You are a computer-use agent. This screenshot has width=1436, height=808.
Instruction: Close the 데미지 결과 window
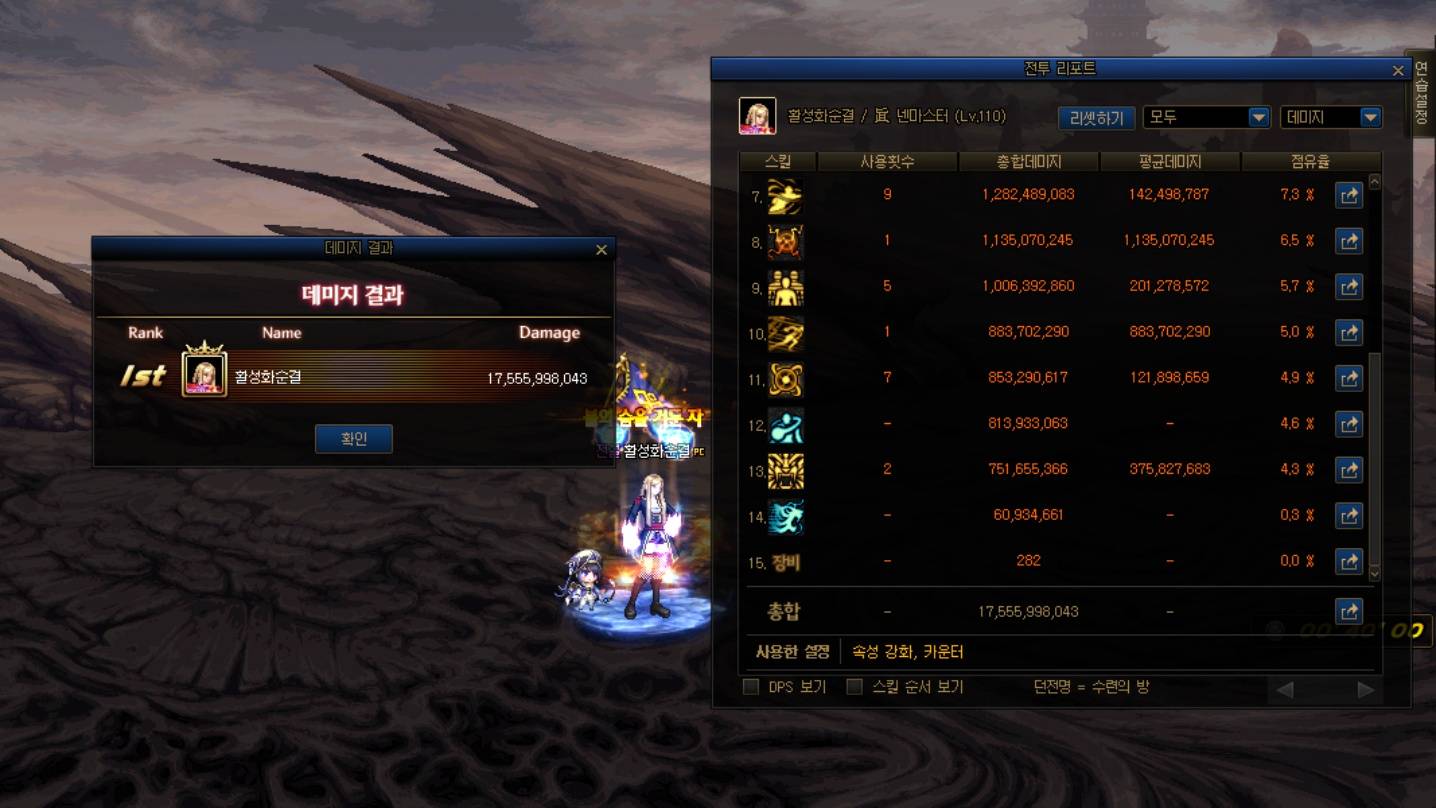[601, 250]
